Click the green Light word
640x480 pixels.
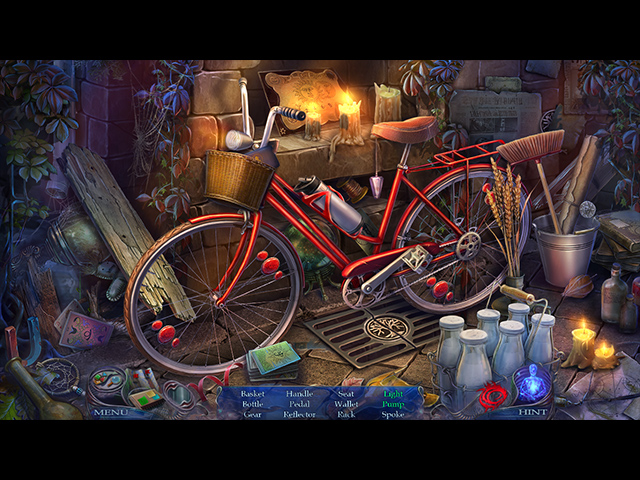point(393,394)
